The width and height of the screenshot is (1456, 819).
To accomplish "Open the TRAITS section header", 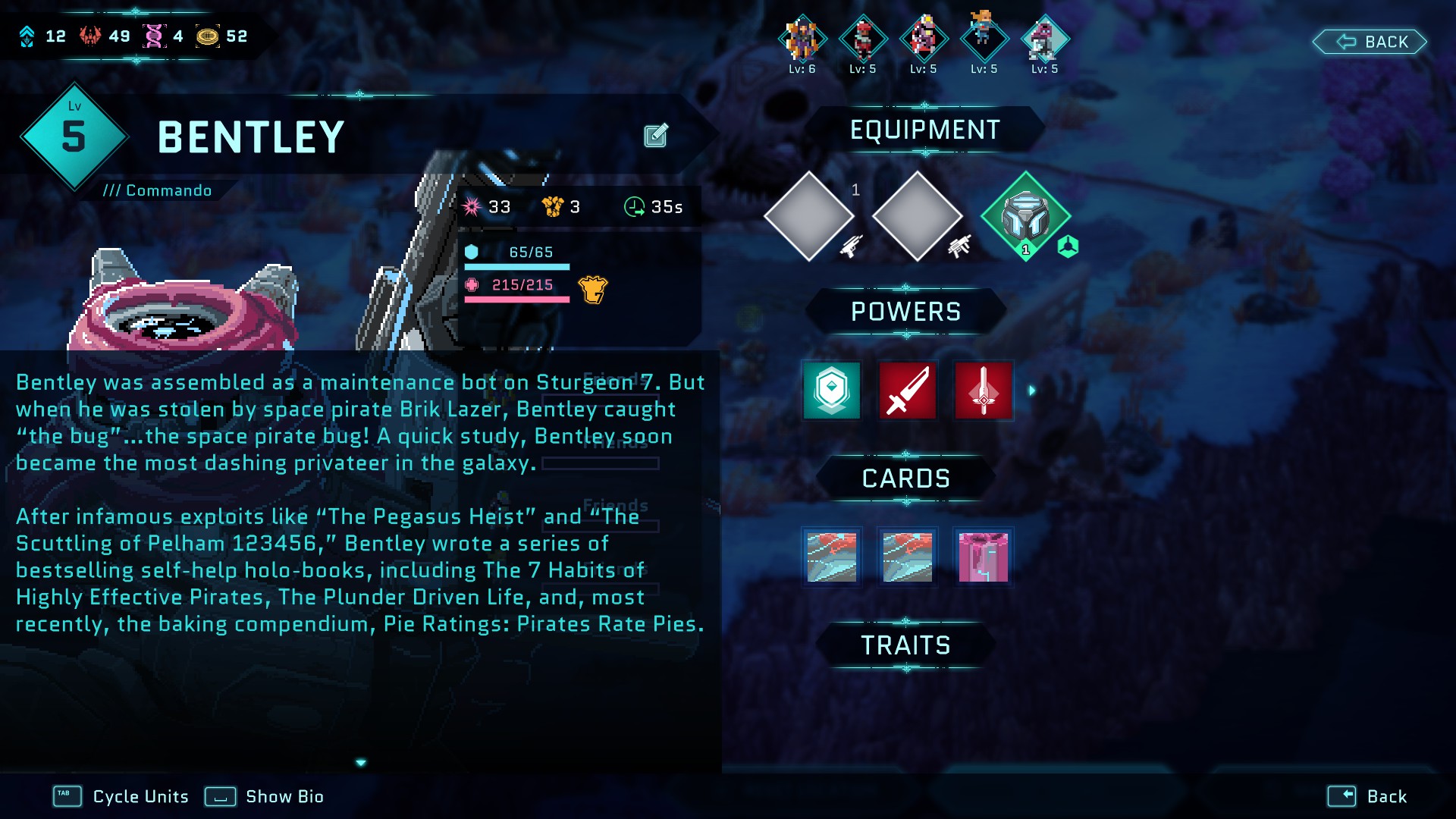I will (x=905, y=645).
